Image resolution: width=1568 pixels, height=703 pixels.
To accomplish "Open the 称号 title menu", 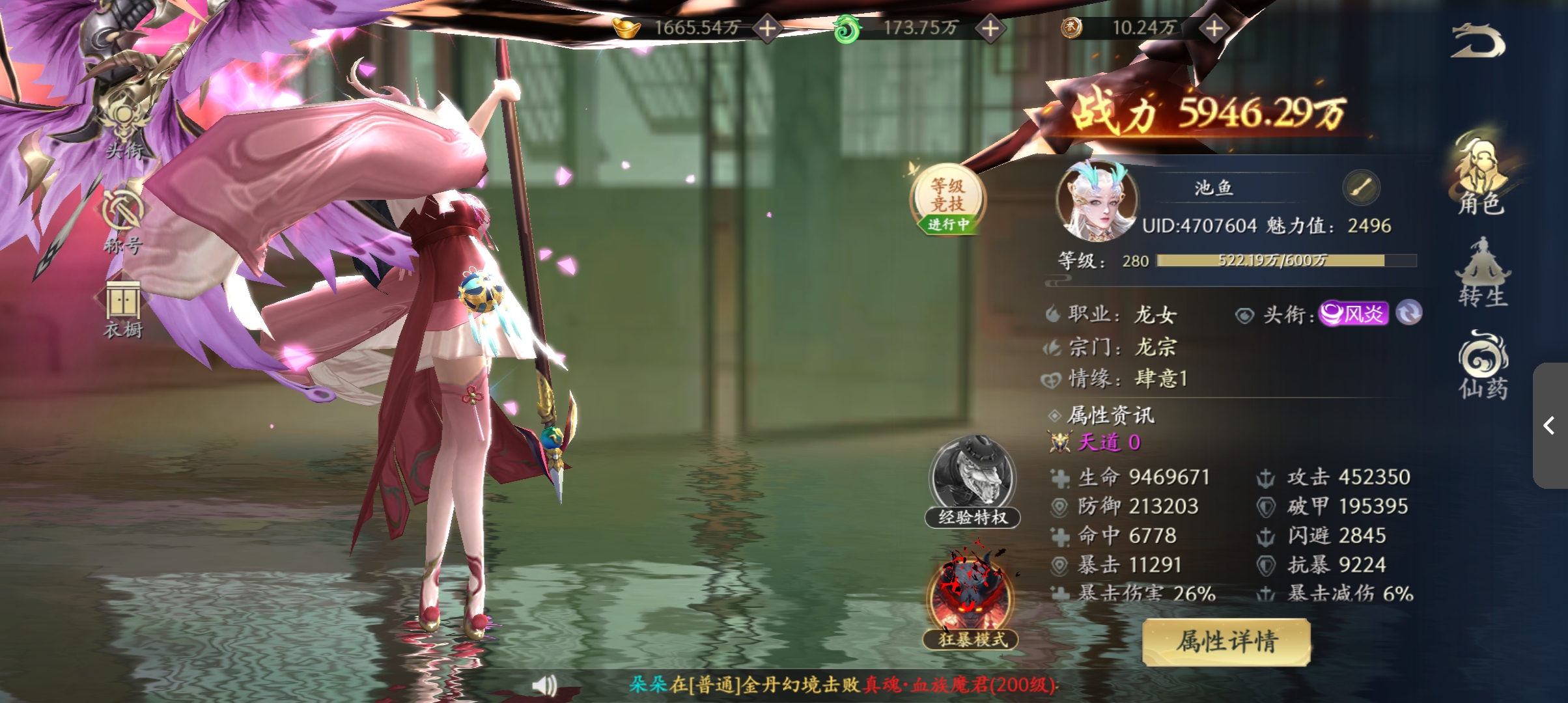I will [x=122, y=221].
